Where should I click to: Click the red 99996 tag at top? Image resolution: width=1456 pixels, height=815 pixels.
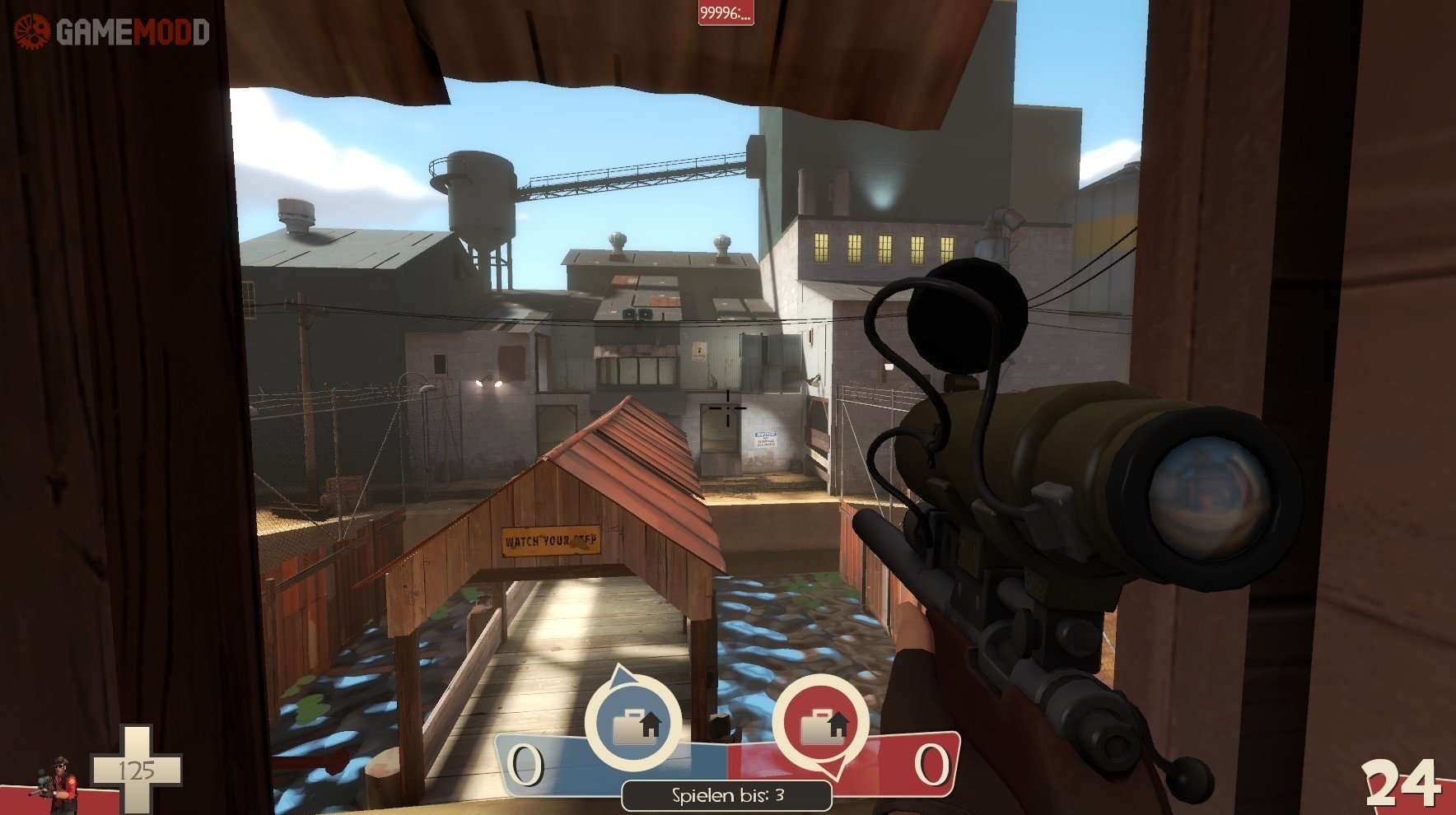tap(726, 13)
